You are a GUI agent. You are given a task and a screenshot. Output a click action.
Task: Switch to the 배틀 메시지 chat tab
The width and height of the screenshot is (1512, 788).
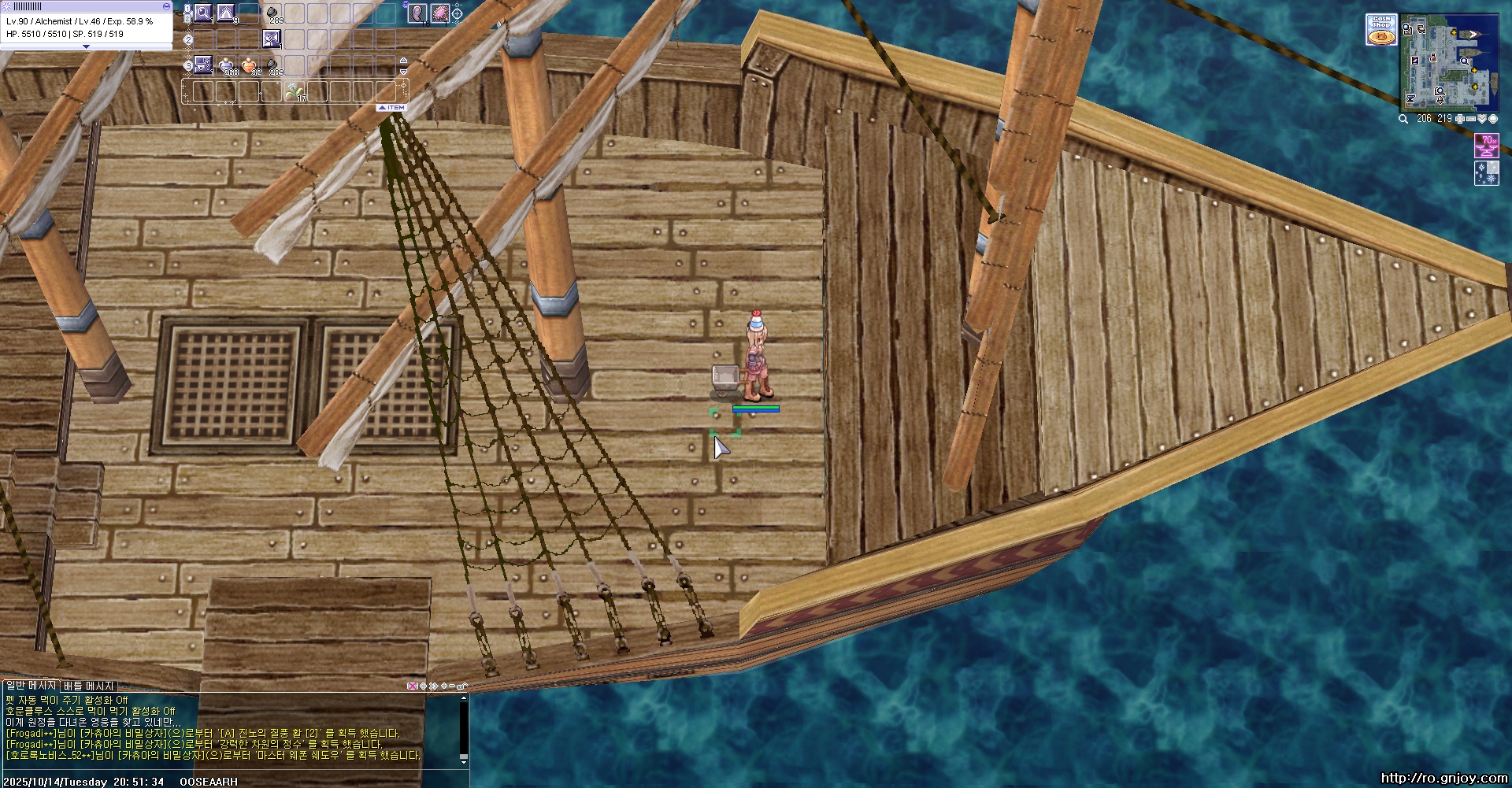point(89,686)
